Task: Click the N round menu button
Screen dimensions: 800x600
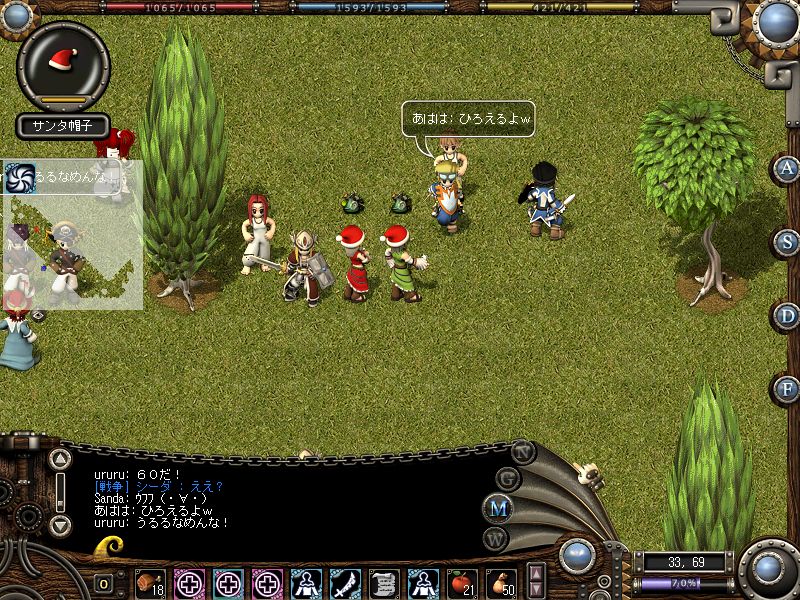Action: click(524, 451)
